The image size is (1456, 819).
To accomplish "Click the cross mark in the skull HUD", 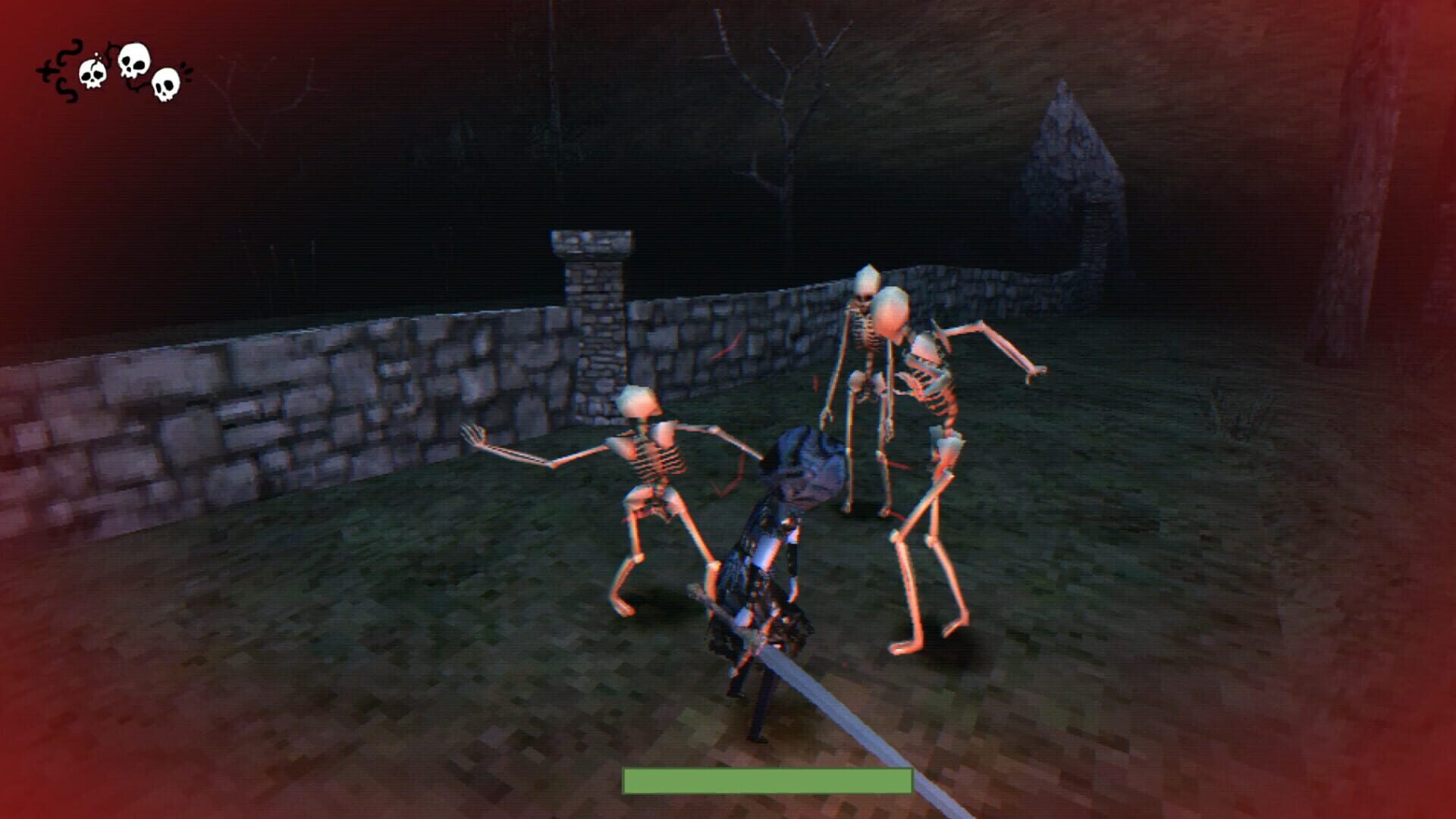I will (x=47, y=71).
